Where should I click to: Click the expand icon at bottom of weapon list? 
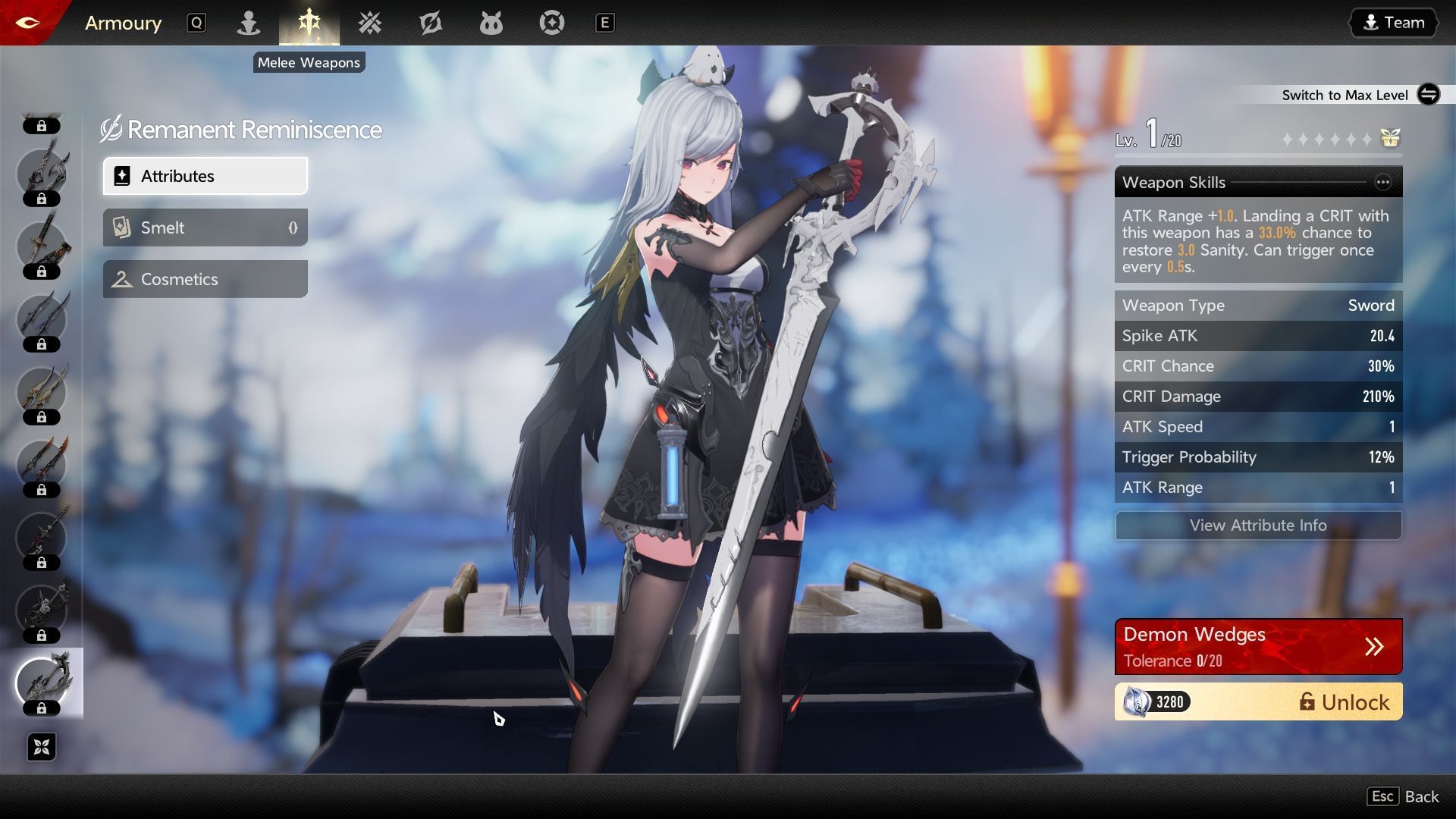click(42, 747)
